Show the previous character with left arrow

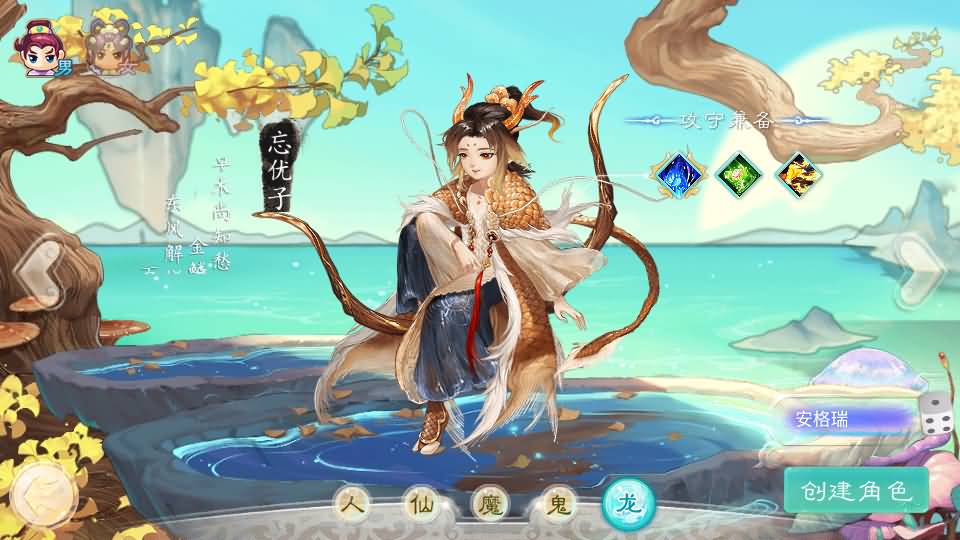tap(38, 271)
